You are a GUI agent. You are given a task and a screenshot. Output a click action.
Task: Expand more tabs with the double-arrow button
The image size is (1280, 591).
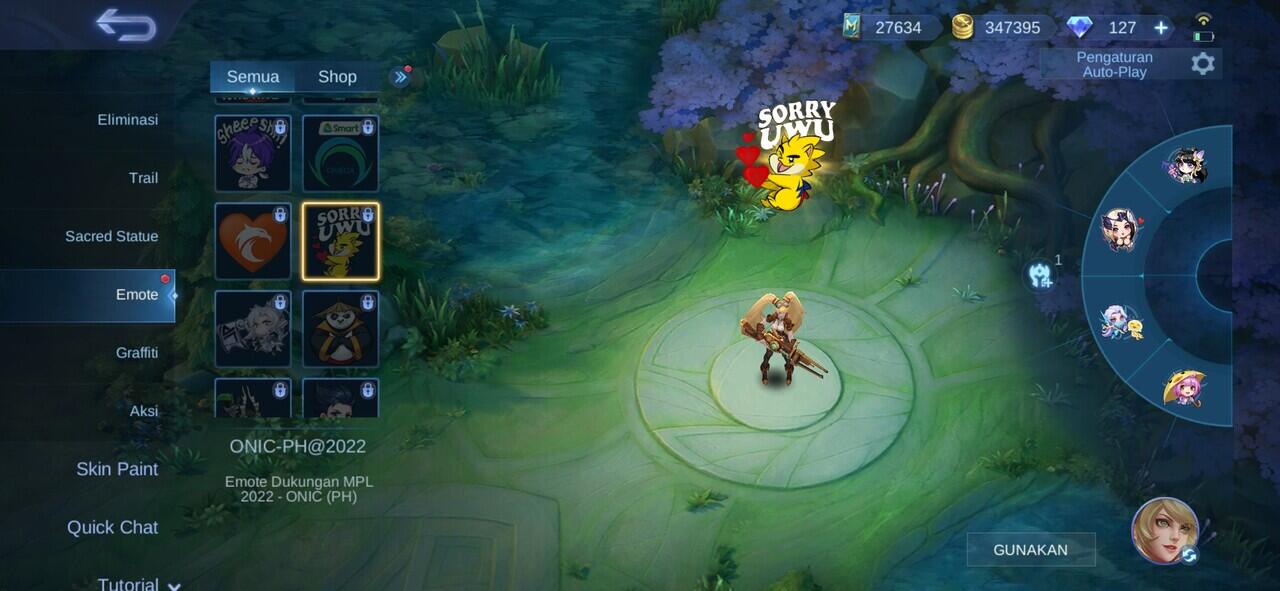pyautogui.click(x=400, y=77)
